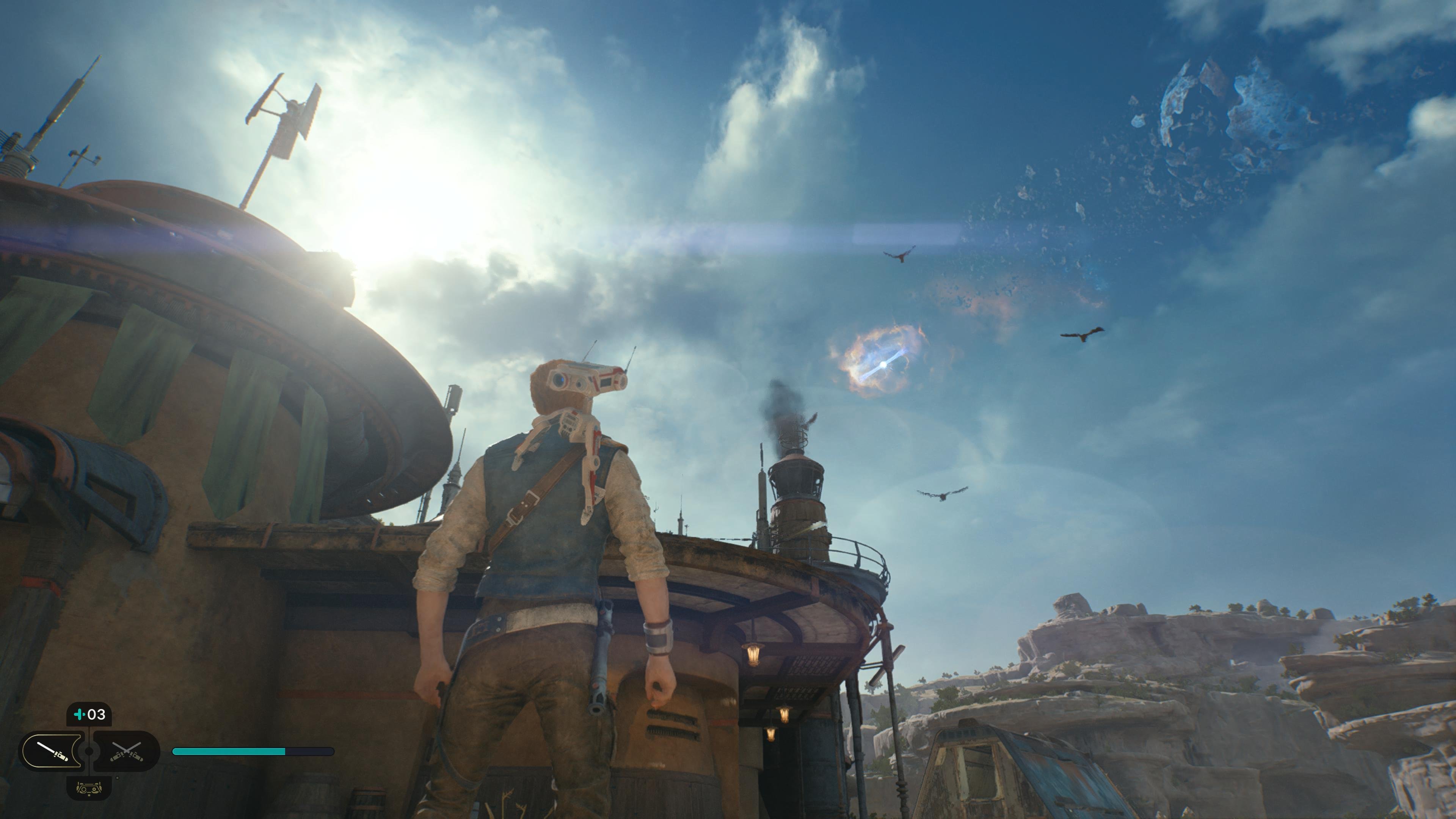
Task: Use a stim canister heal
Action: point(89,714)
